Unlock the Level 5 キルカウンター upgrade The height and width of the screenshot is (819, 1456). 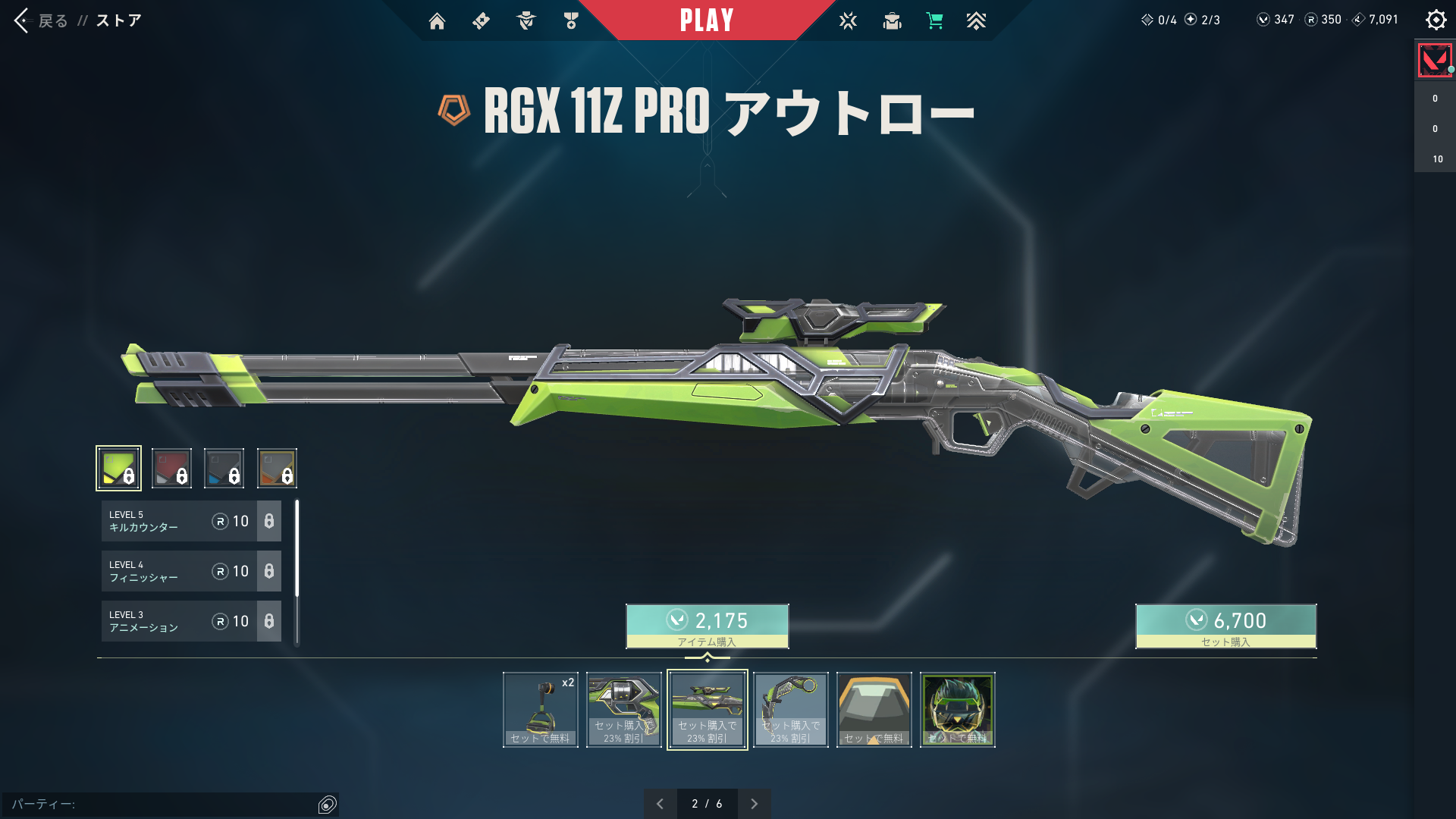[x=190, y=521]
